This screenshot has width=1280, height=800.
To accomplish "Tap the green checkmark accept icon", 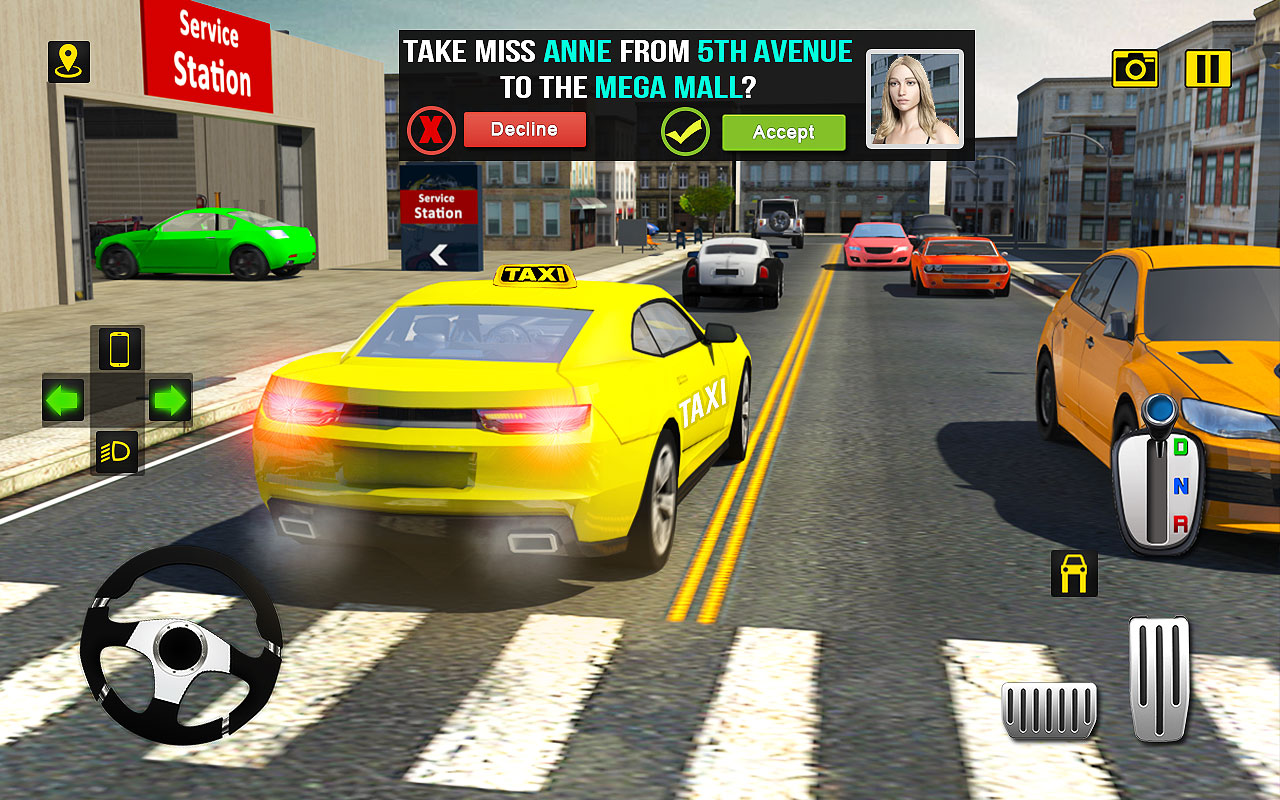I will 686,128.
